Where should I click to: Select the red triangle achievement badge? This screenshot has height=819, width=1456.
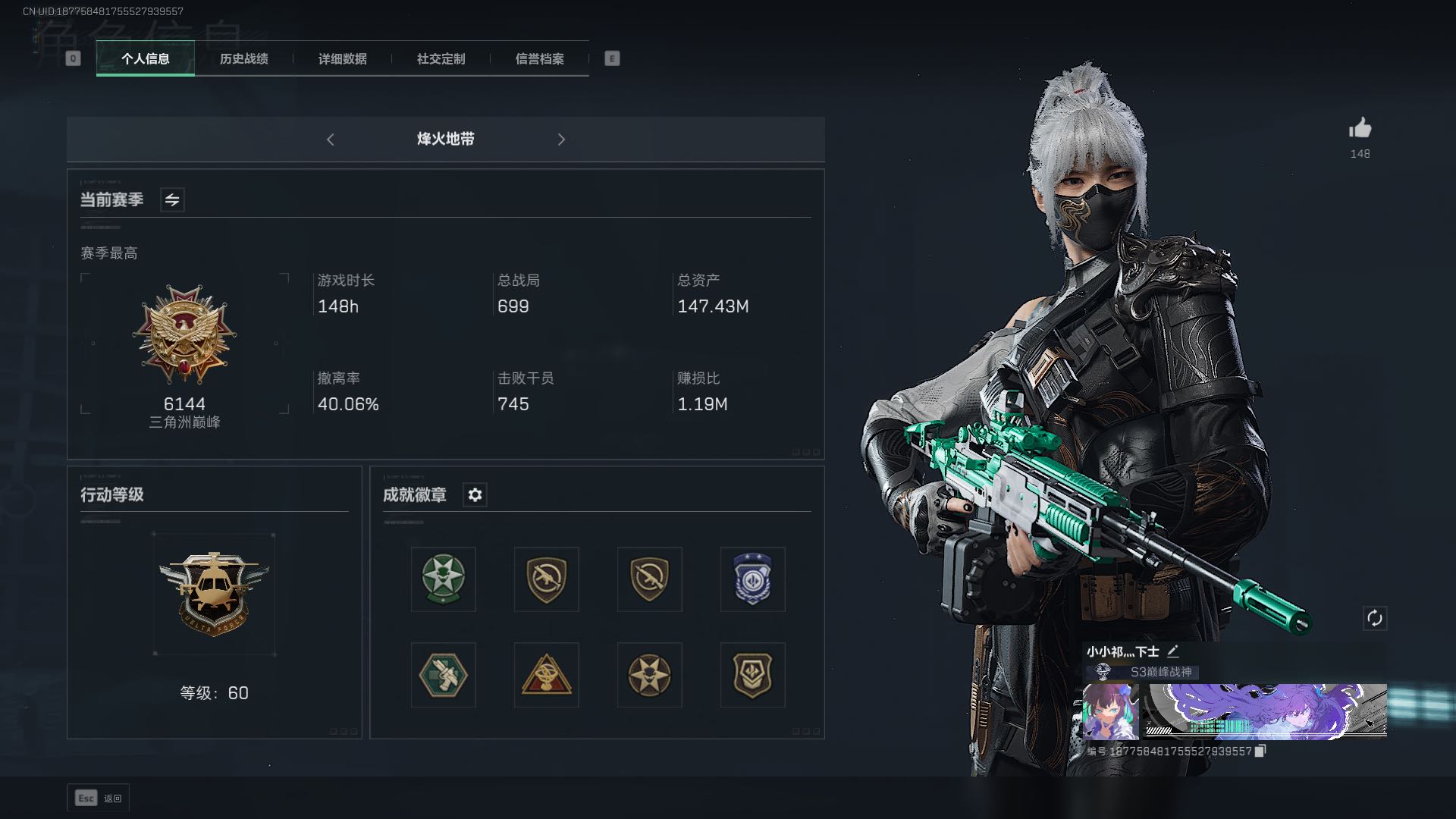click(x=546, y=675)
